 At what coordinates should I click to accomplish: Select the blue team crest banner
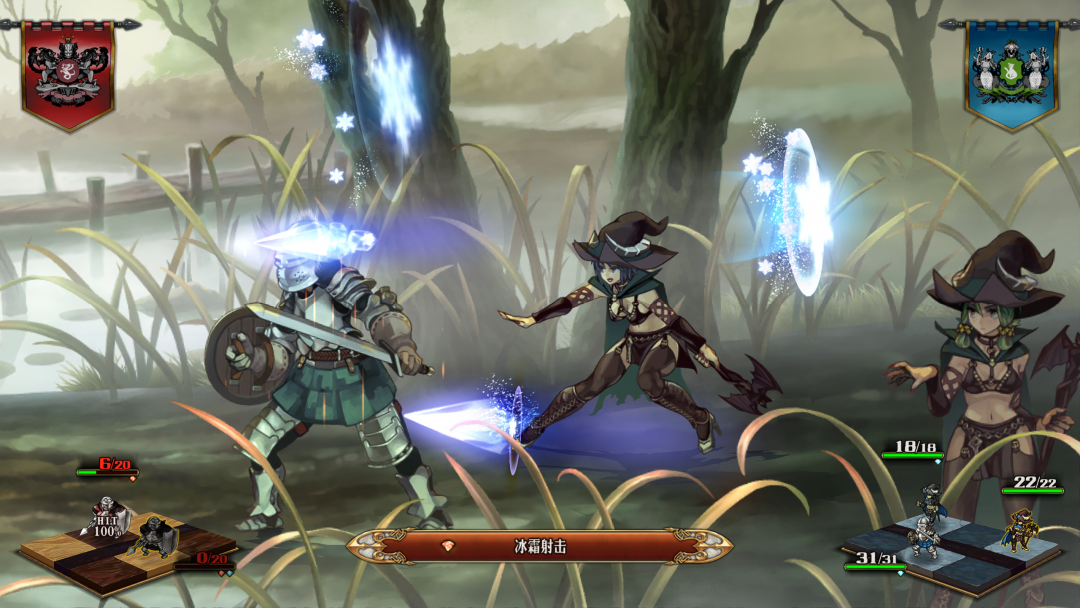coord(1011,72)
